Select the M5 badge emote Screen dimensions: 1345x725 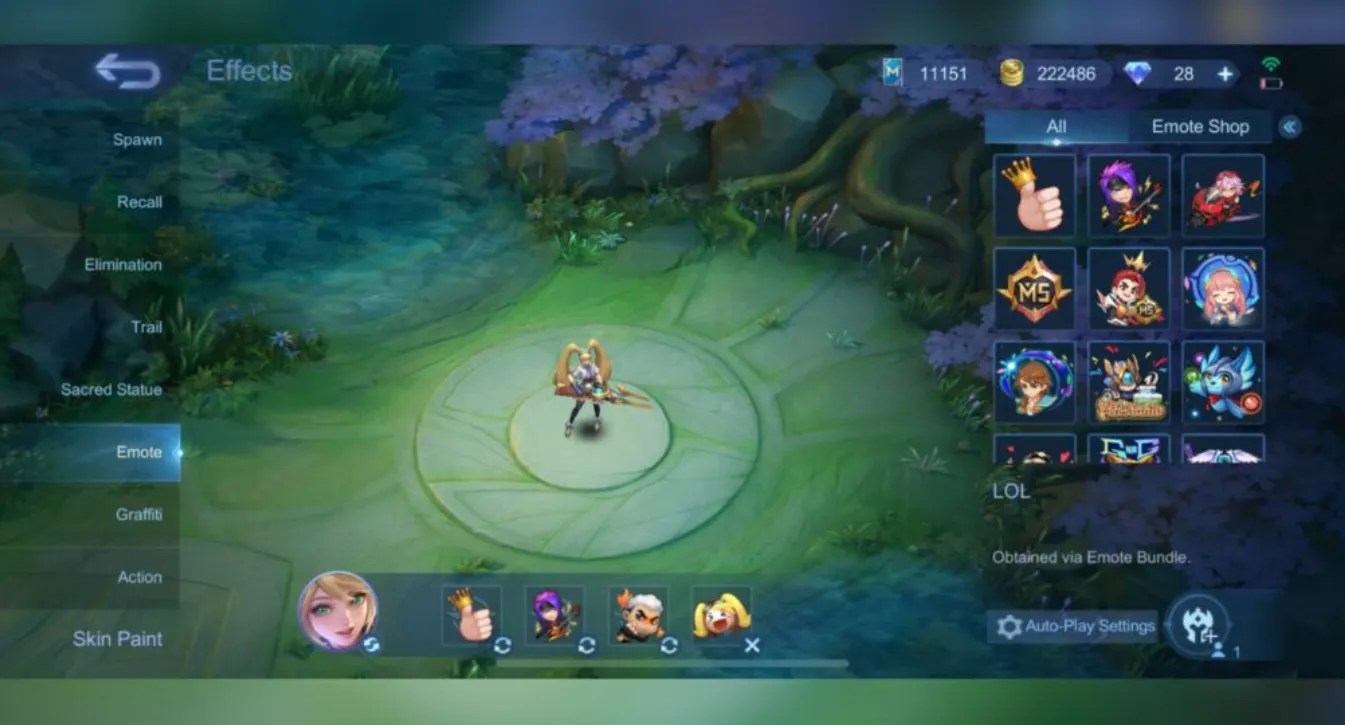pyautogui.click(x=1034, y=290)
